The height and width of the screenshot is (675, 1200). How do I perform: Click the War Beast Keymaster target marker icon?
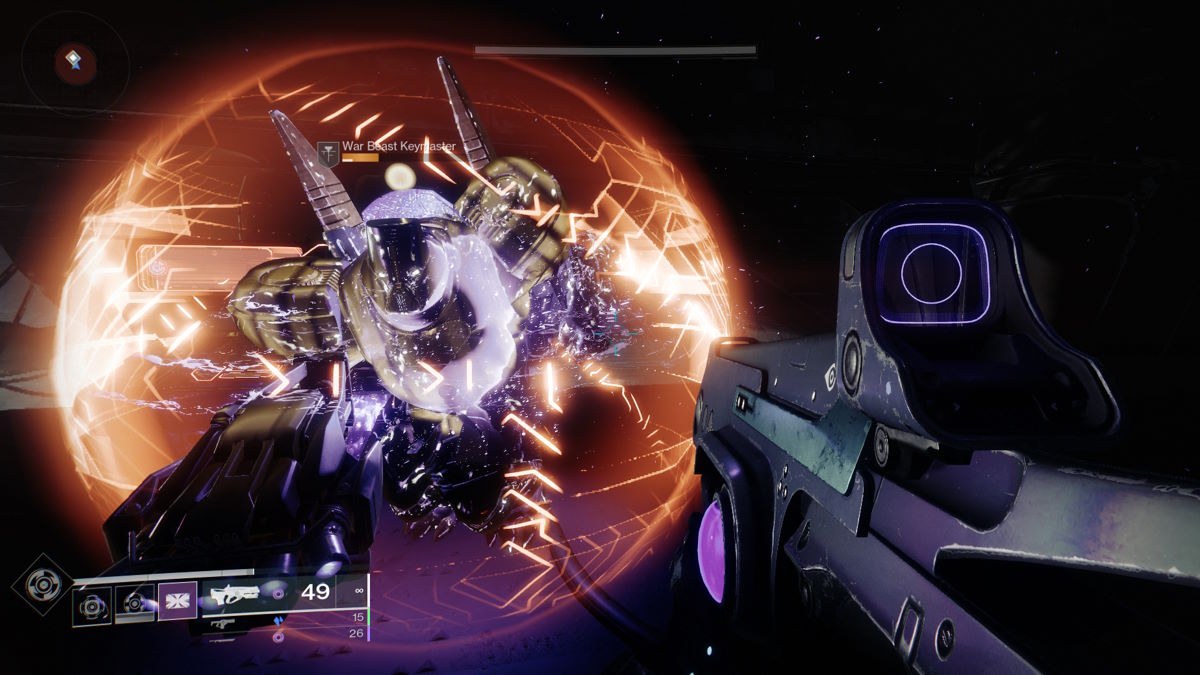tap(327, 151)
